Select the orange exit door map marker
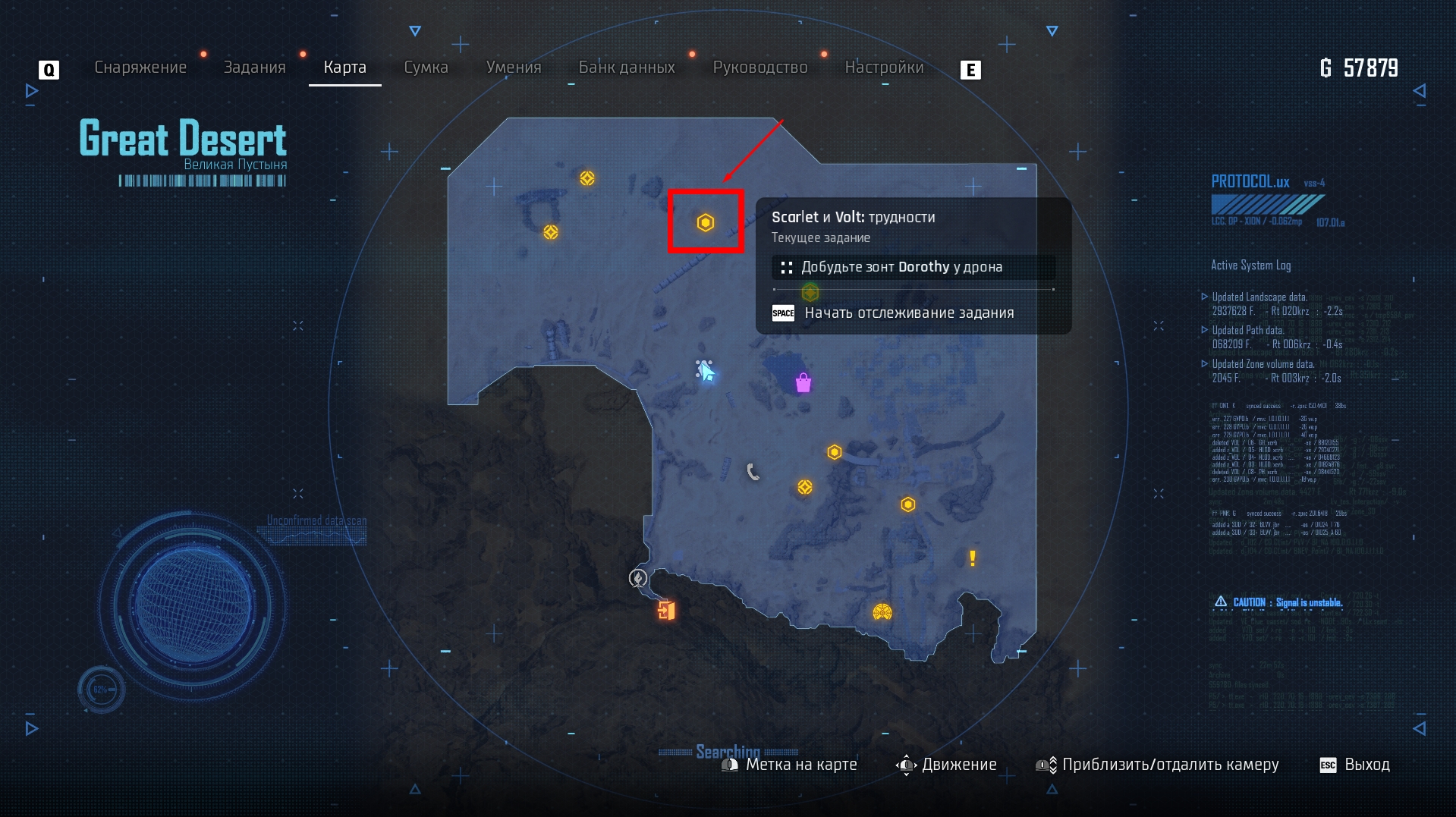 [x=666, y=610]
